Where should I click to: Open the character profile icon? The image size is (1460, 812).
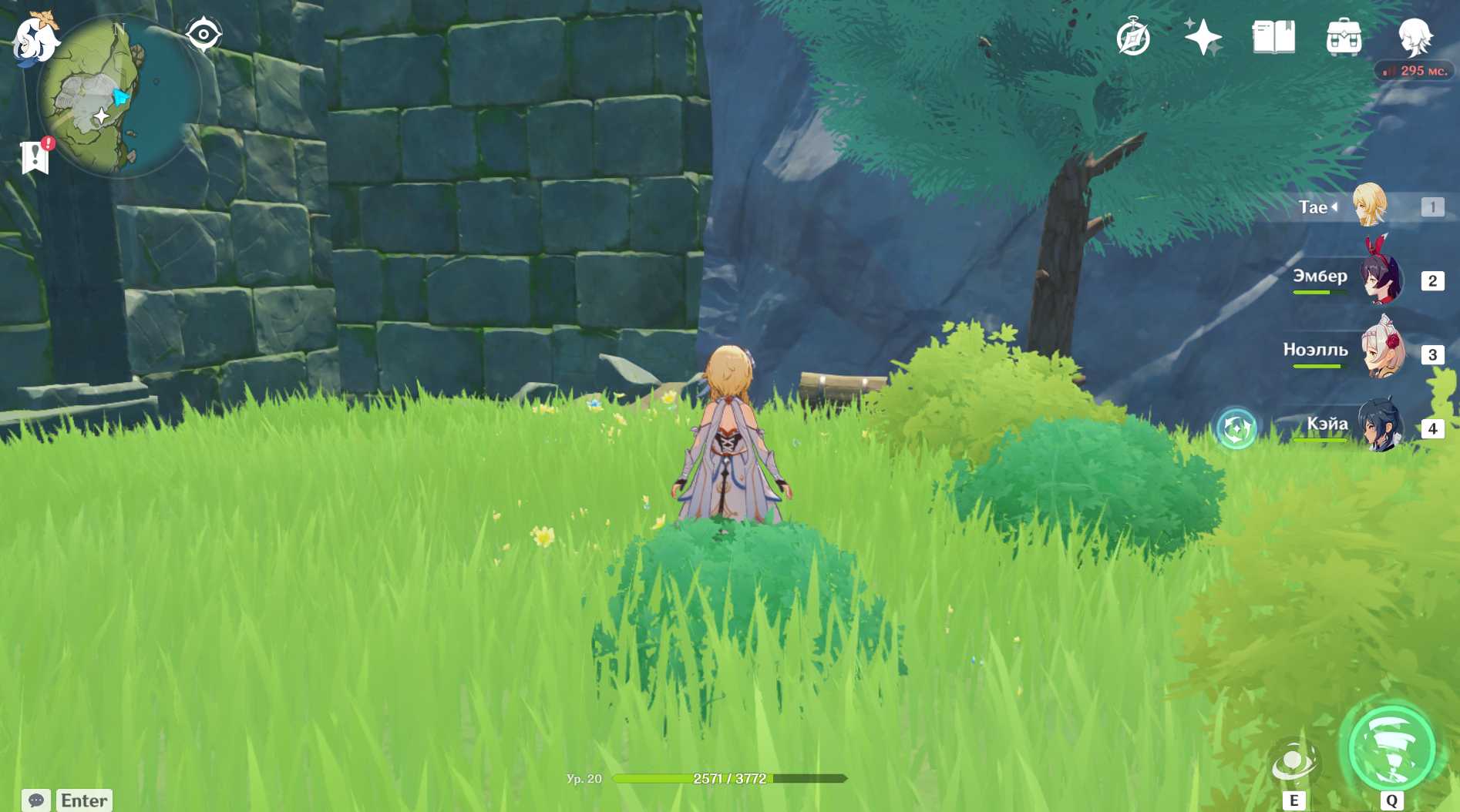1415,37
